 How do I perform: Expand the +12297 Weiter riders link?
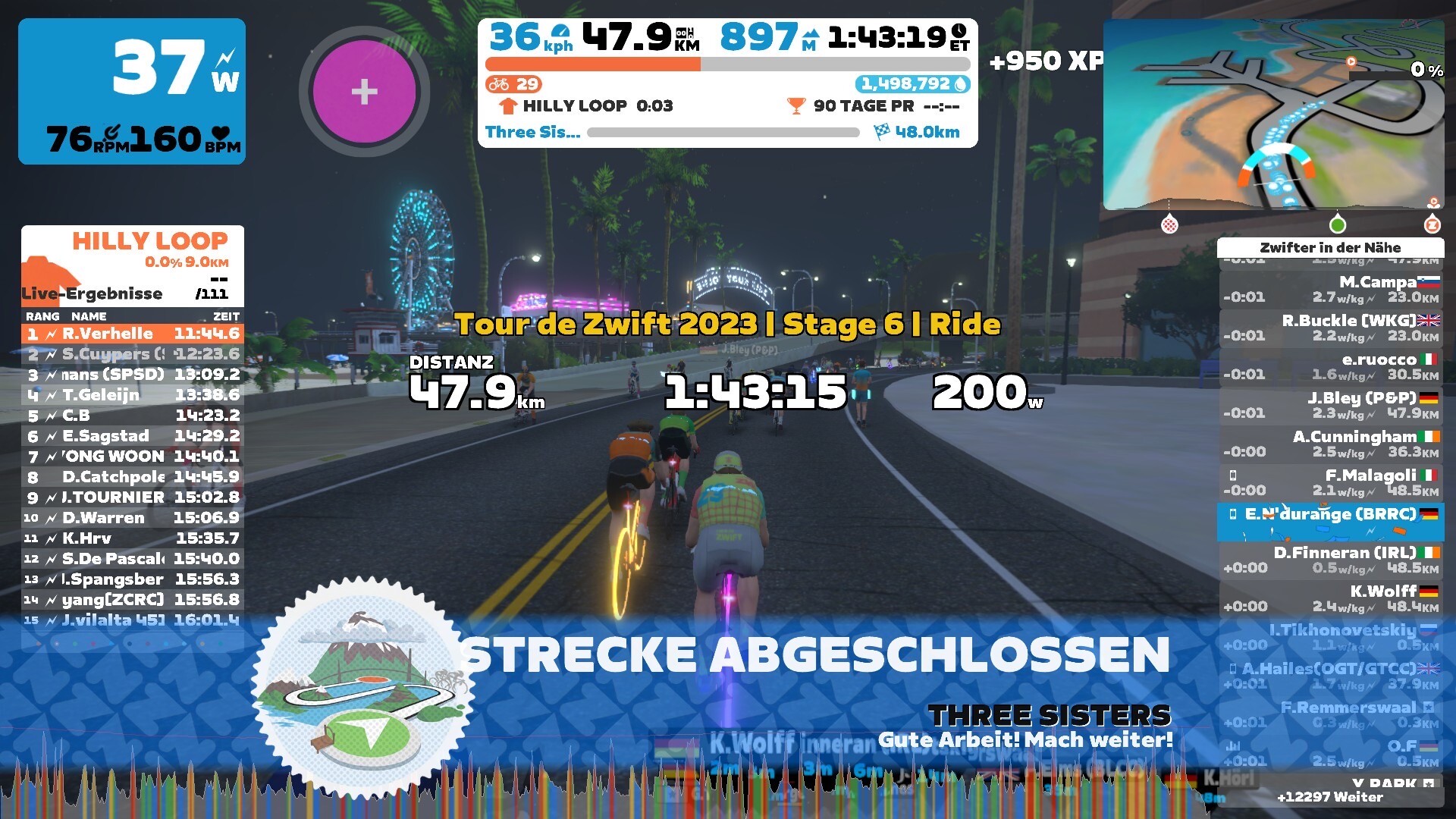(x=1330, y=797)
